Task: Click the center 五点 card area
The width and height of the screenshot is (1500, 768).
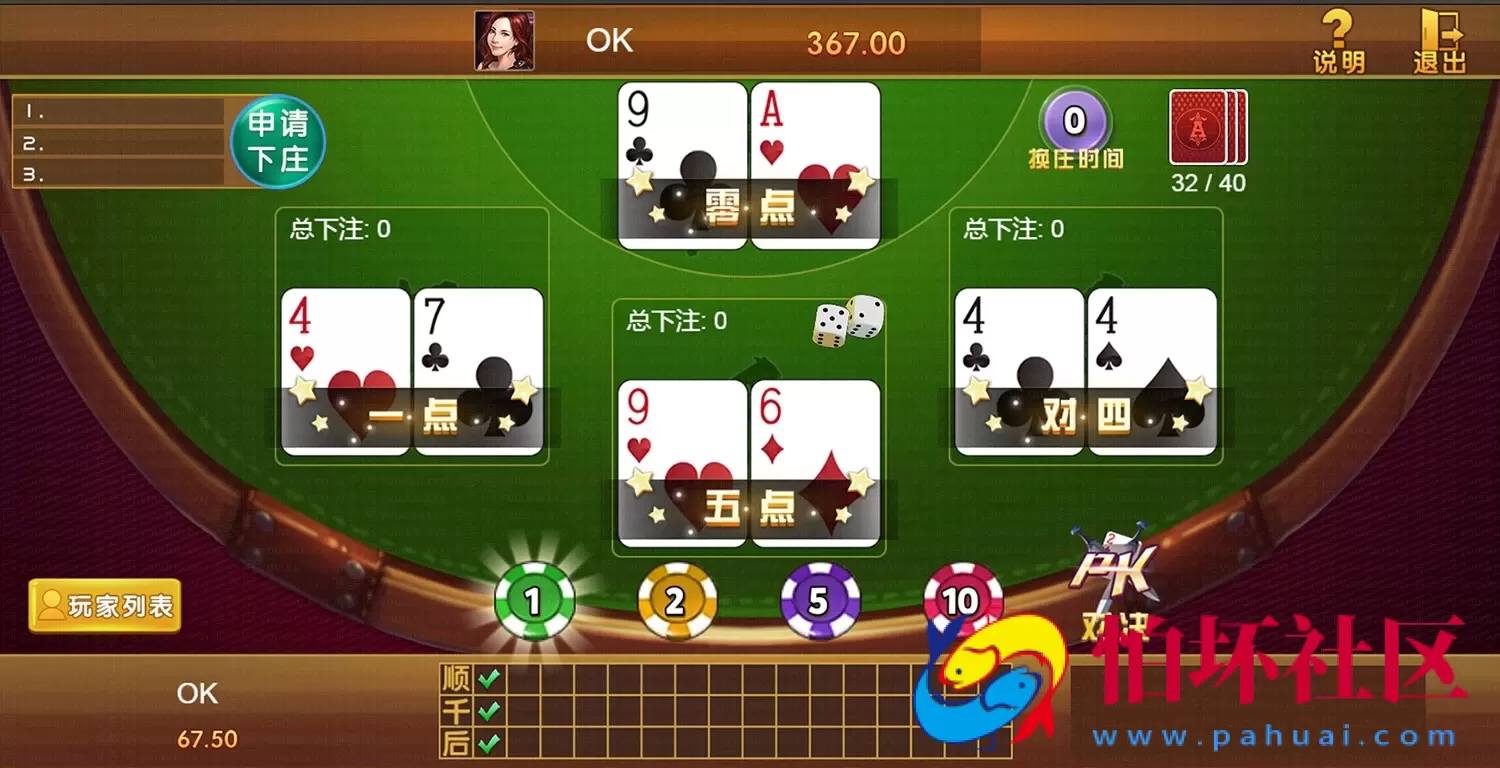Action: click(x=748, y=460)
